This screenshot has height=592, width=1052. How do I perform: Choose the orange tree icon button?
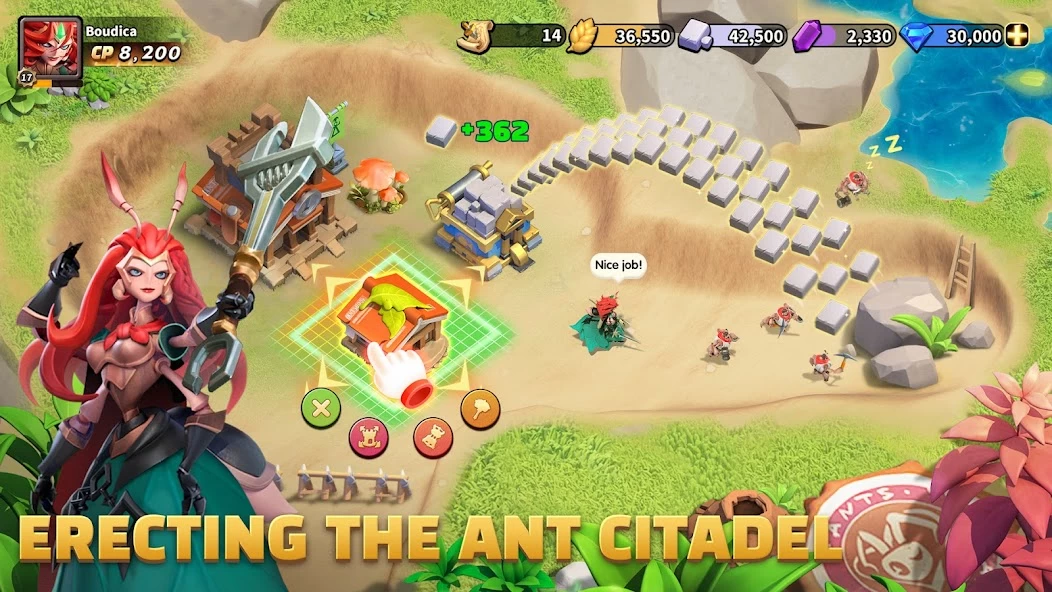480,408
